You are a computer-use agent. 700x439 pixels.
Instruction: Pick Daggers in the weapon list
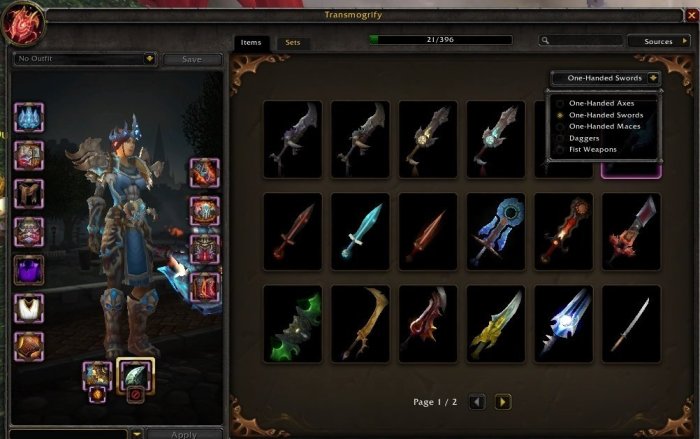pyautogui.click(x=586, y=138)
